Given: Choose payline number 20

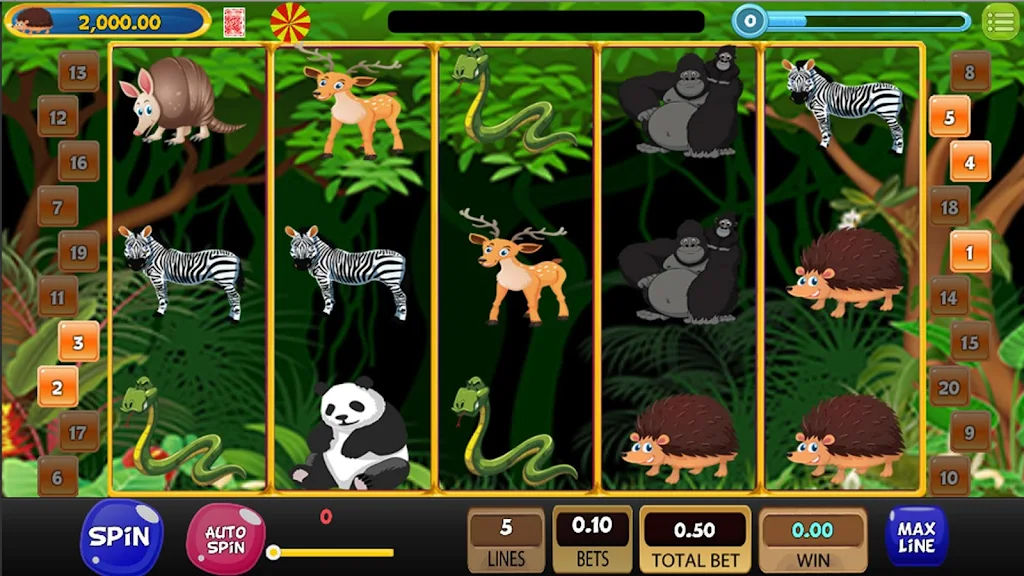Looking at the screenshot, I should point(948,387).
